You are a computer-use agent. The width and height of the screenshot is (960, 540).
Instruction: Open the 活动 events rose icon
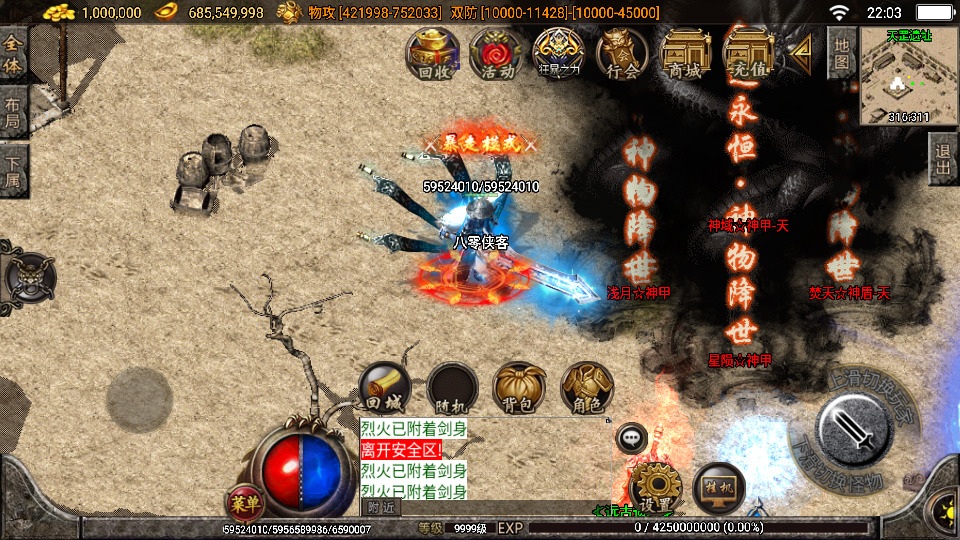pyautogui.click(x=497, y=52)
